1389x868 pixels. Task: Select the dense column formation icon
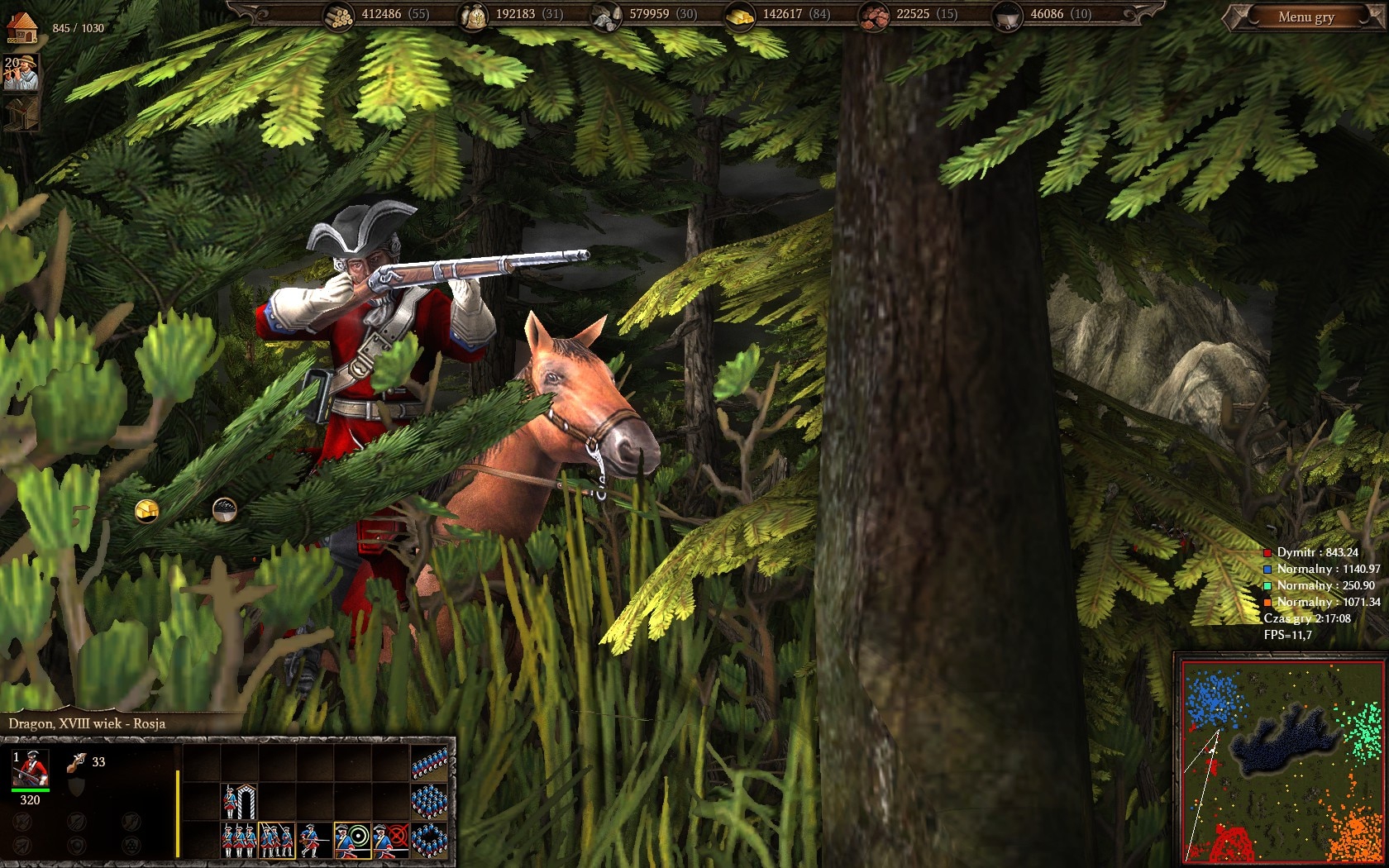[430, 802]
